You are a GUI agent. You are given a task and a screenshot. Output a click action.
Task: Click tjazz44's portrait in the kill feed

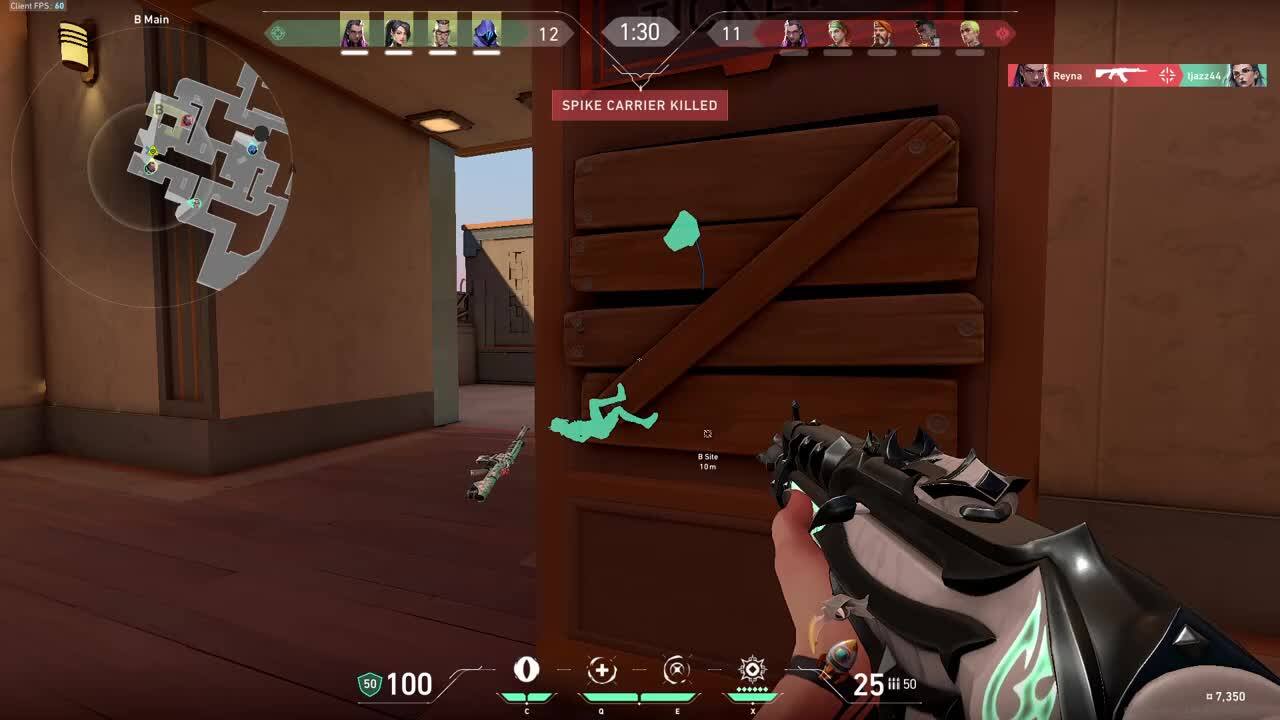point(1243,76)
